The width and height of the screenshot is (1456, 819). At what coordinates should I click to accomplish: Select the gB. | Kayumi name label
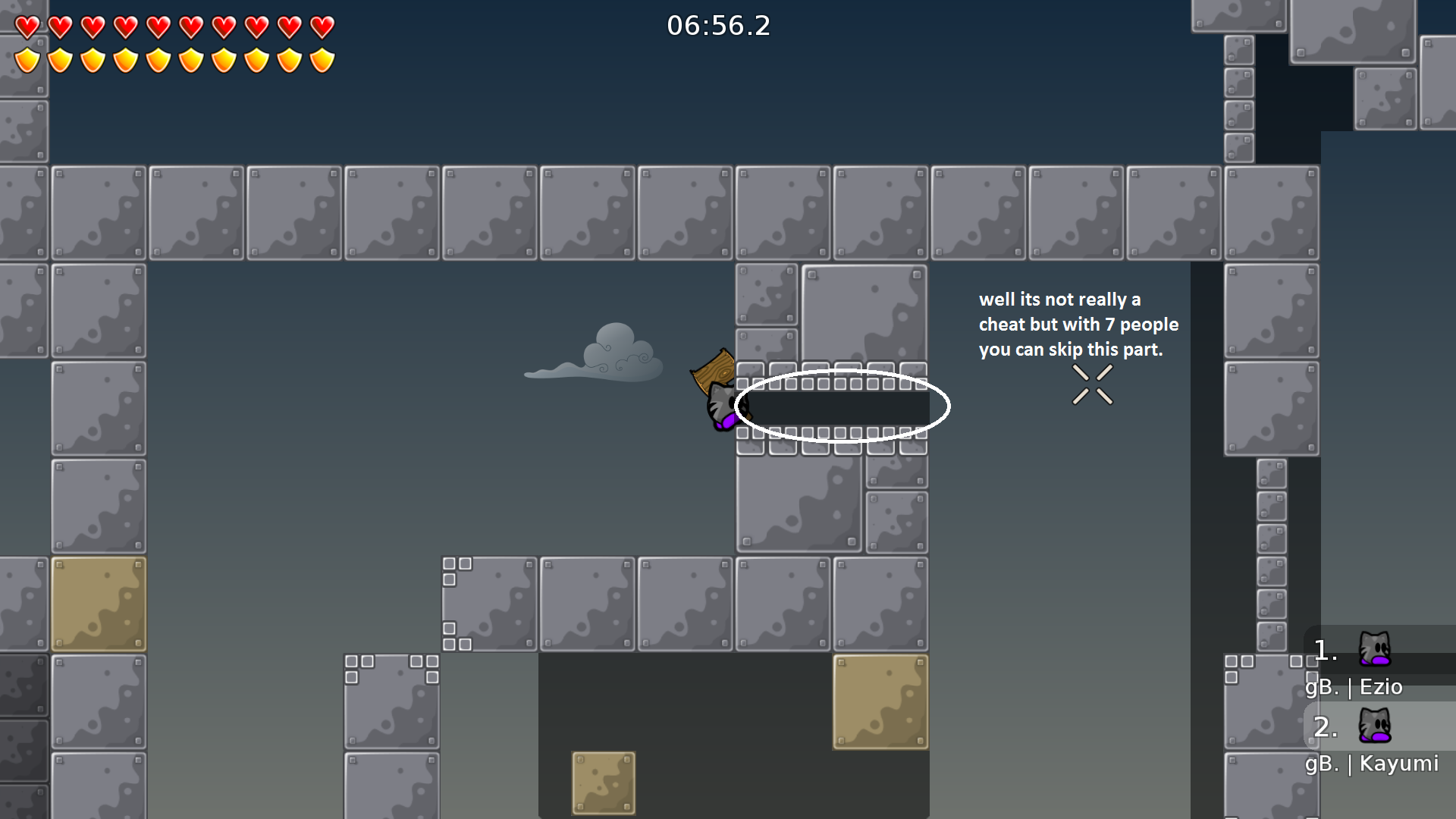point(1373,764)
